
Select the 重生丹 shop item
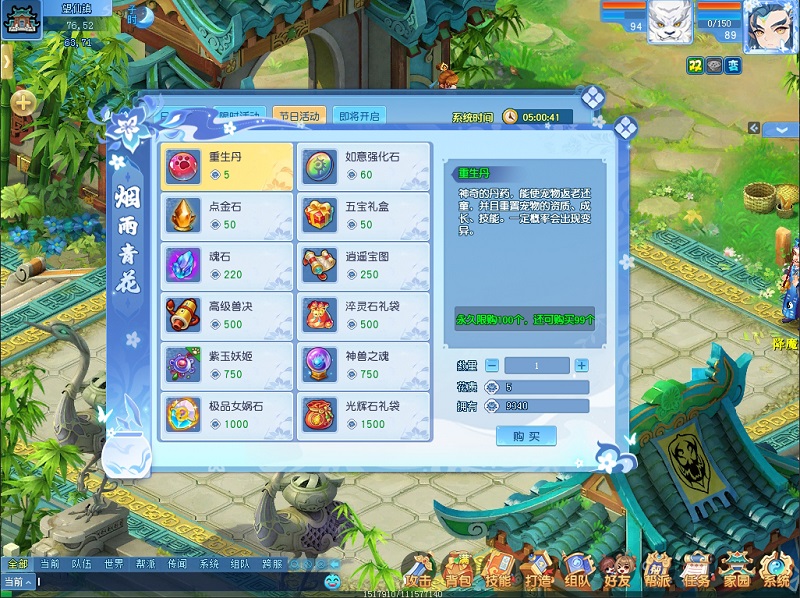(226, 166)
